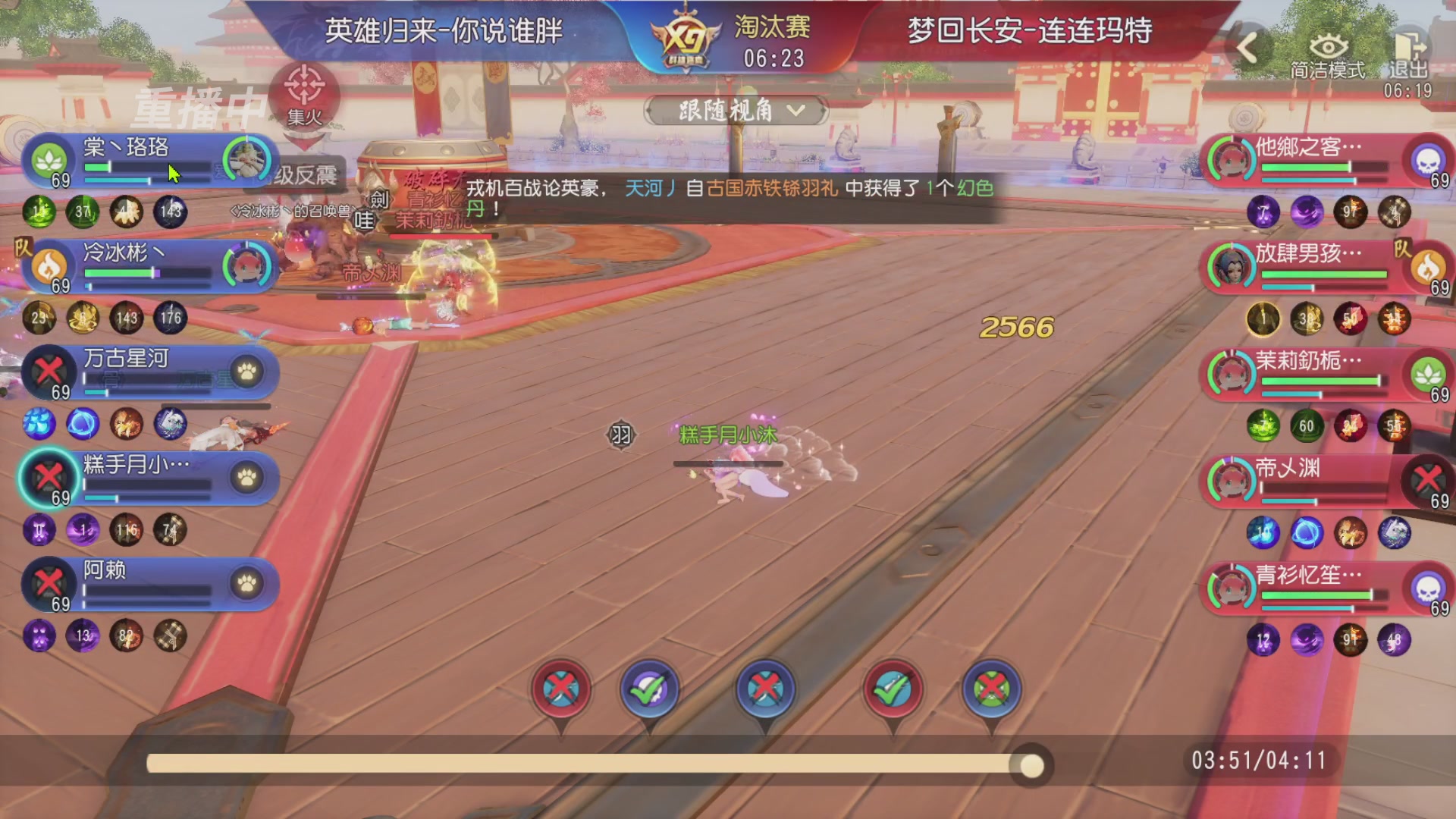This screenshot has height=819, width=1456.
Task: Click the blue snowflake buff under 万古星河
Action: click(39, 425)
